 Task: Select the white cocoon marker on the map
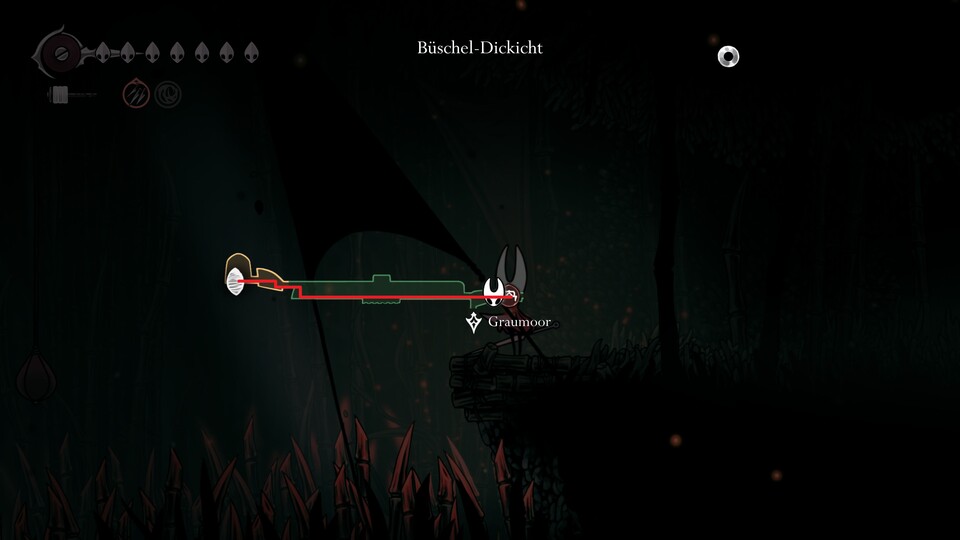(x=235, y=282)
